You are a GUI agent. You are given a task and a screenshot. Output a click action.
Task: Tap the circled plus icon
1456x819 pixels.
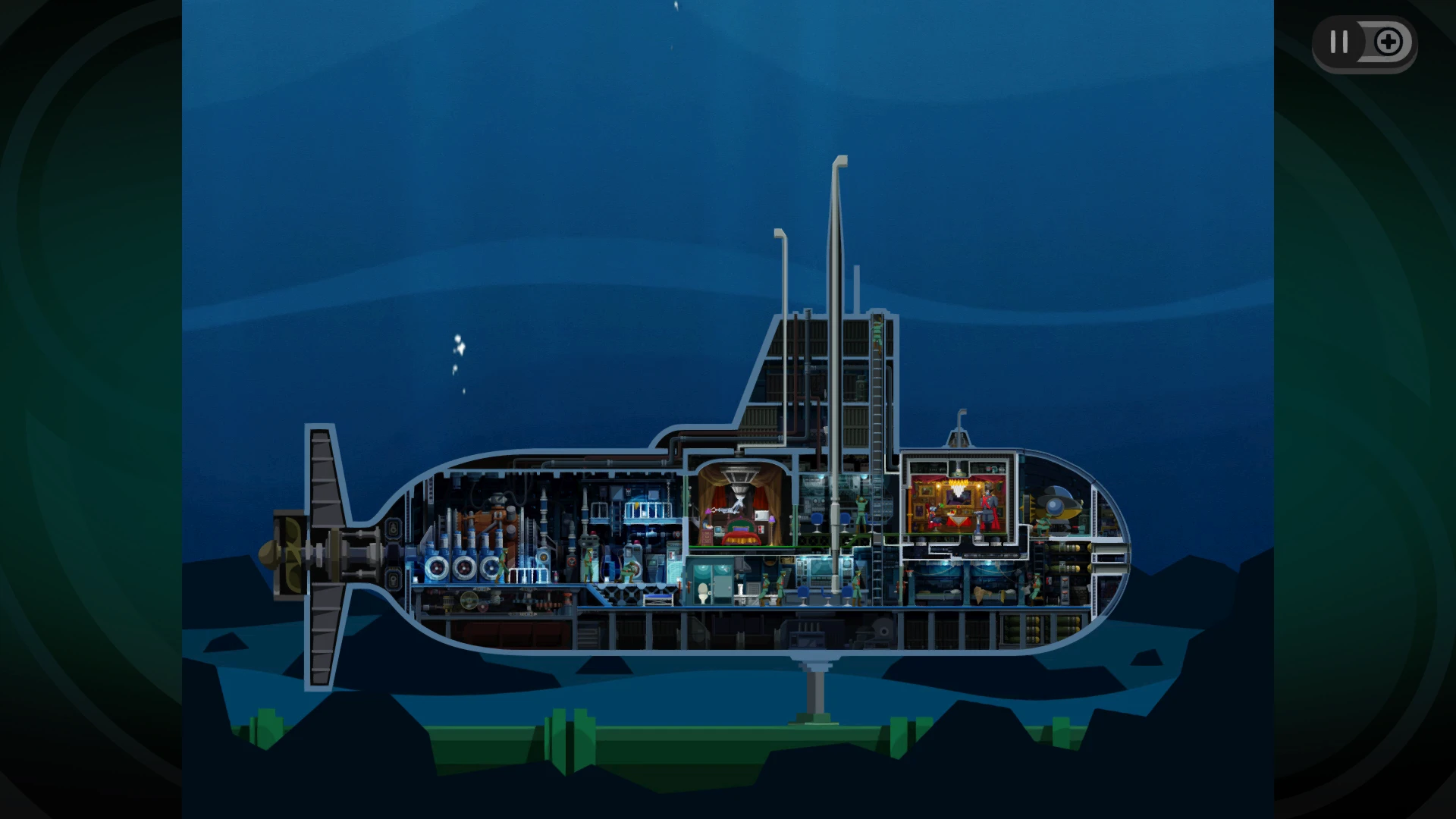tap(1389, 42)
